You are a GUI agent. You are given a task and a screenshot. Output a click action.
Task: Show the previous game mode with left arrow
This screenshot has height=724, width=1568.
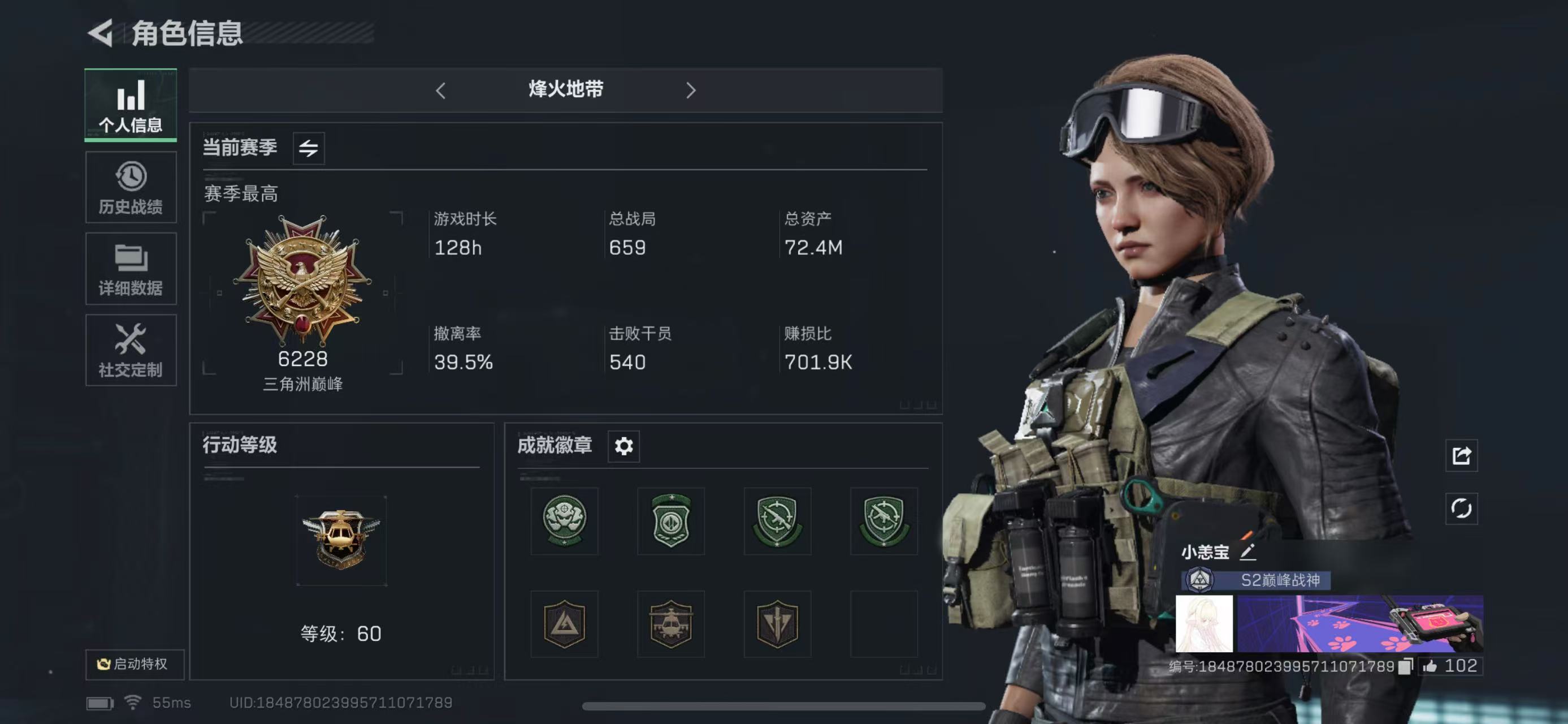(441, 90)
